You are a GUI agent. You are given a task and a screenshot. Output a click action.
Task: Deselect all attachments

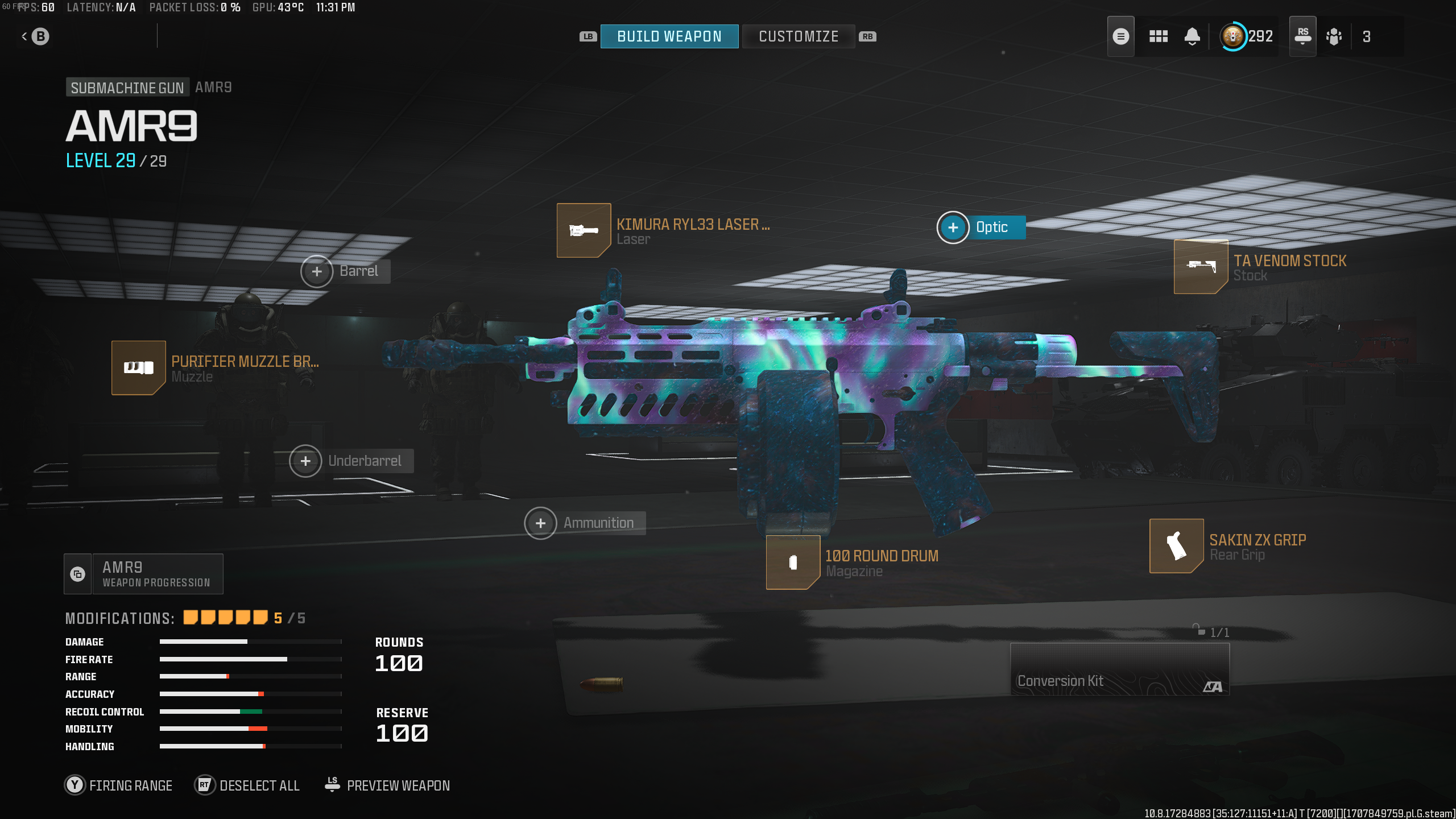point(247,785)
